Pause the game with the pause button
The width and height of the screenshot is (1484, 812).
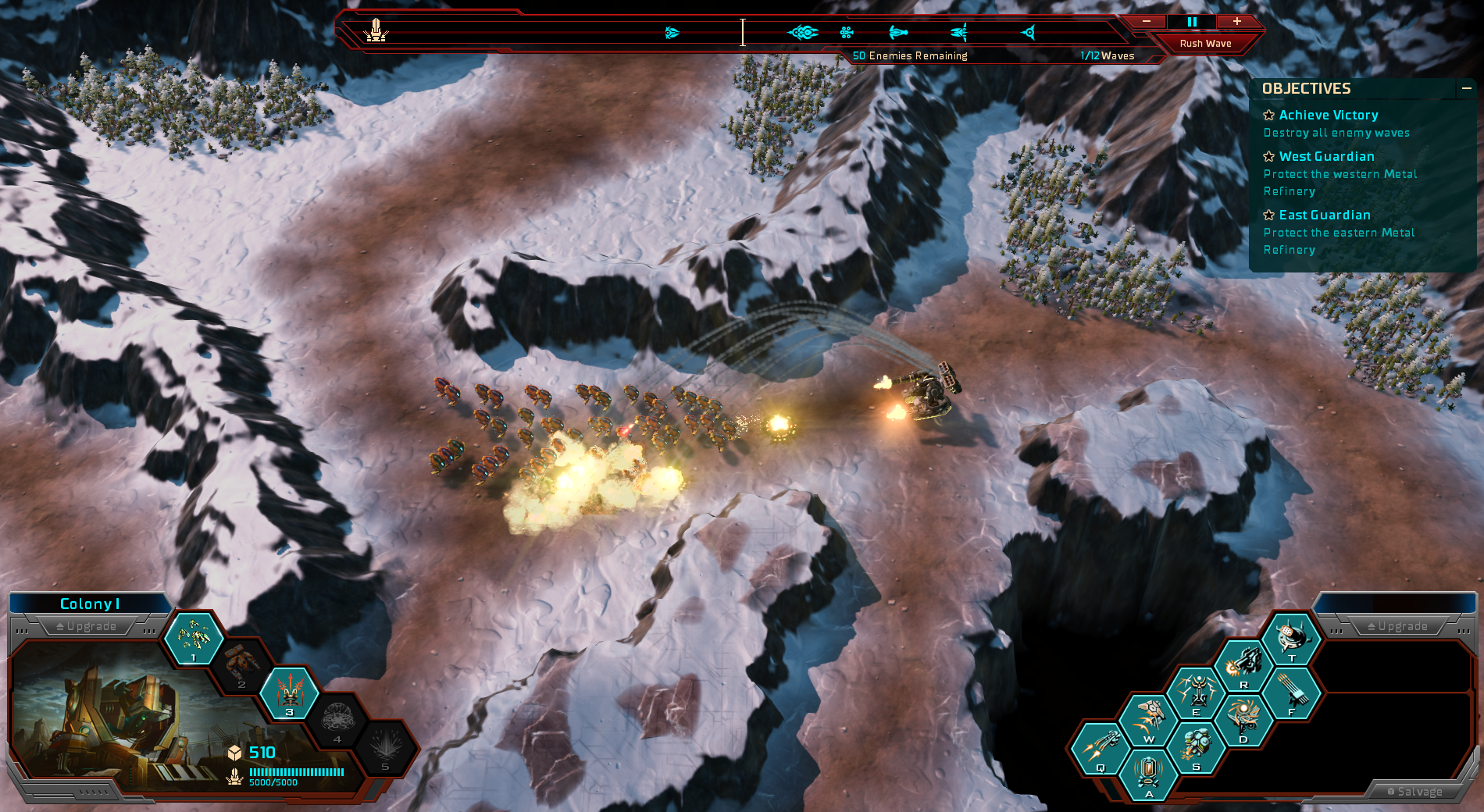pos(1192,22)
